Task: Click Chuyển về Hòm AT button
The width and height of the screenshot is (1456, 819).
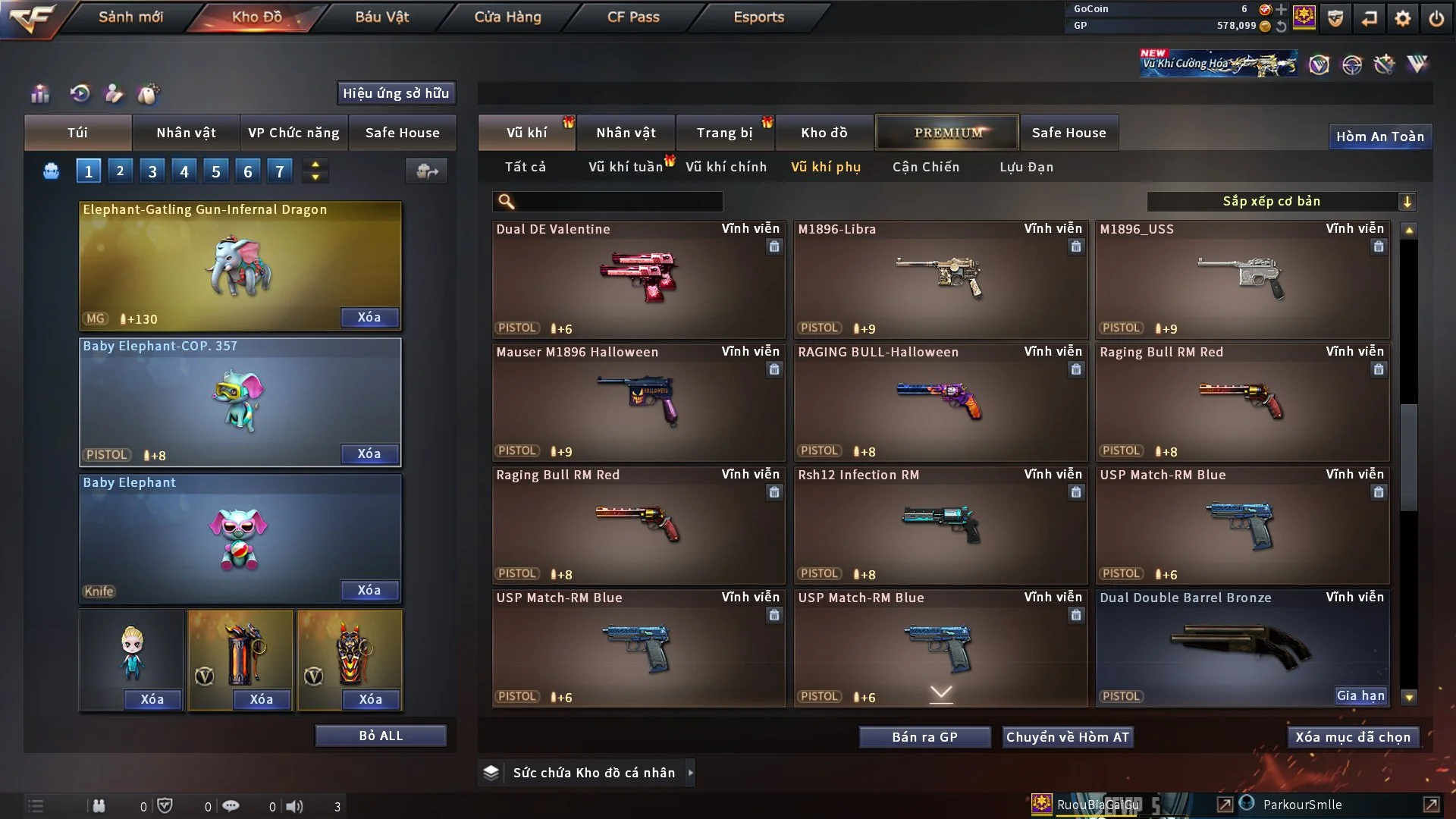Action: click(x=1067, y=737)
